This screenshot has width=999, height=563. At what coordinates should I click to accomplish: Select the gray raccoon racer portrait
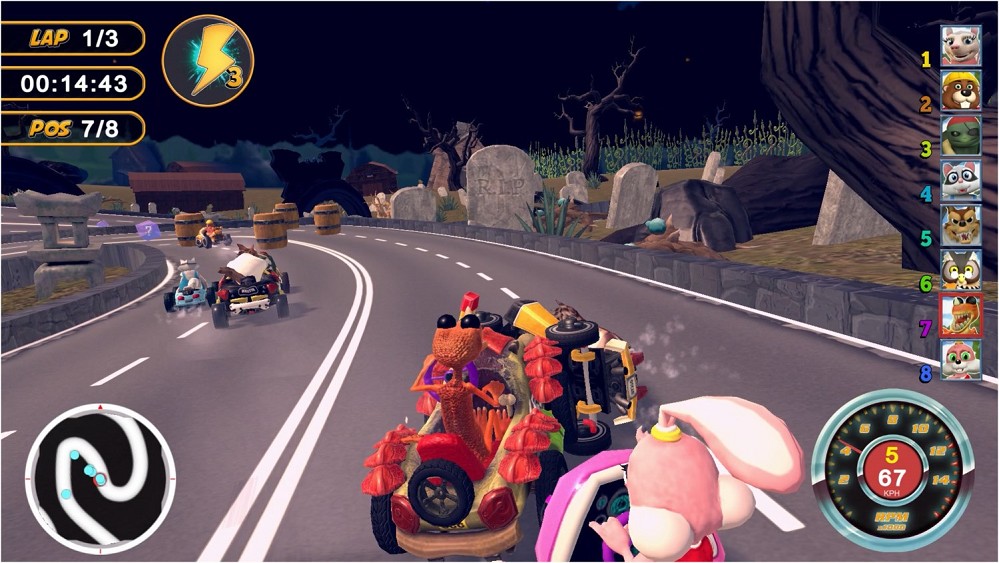[x=960, y=181]
